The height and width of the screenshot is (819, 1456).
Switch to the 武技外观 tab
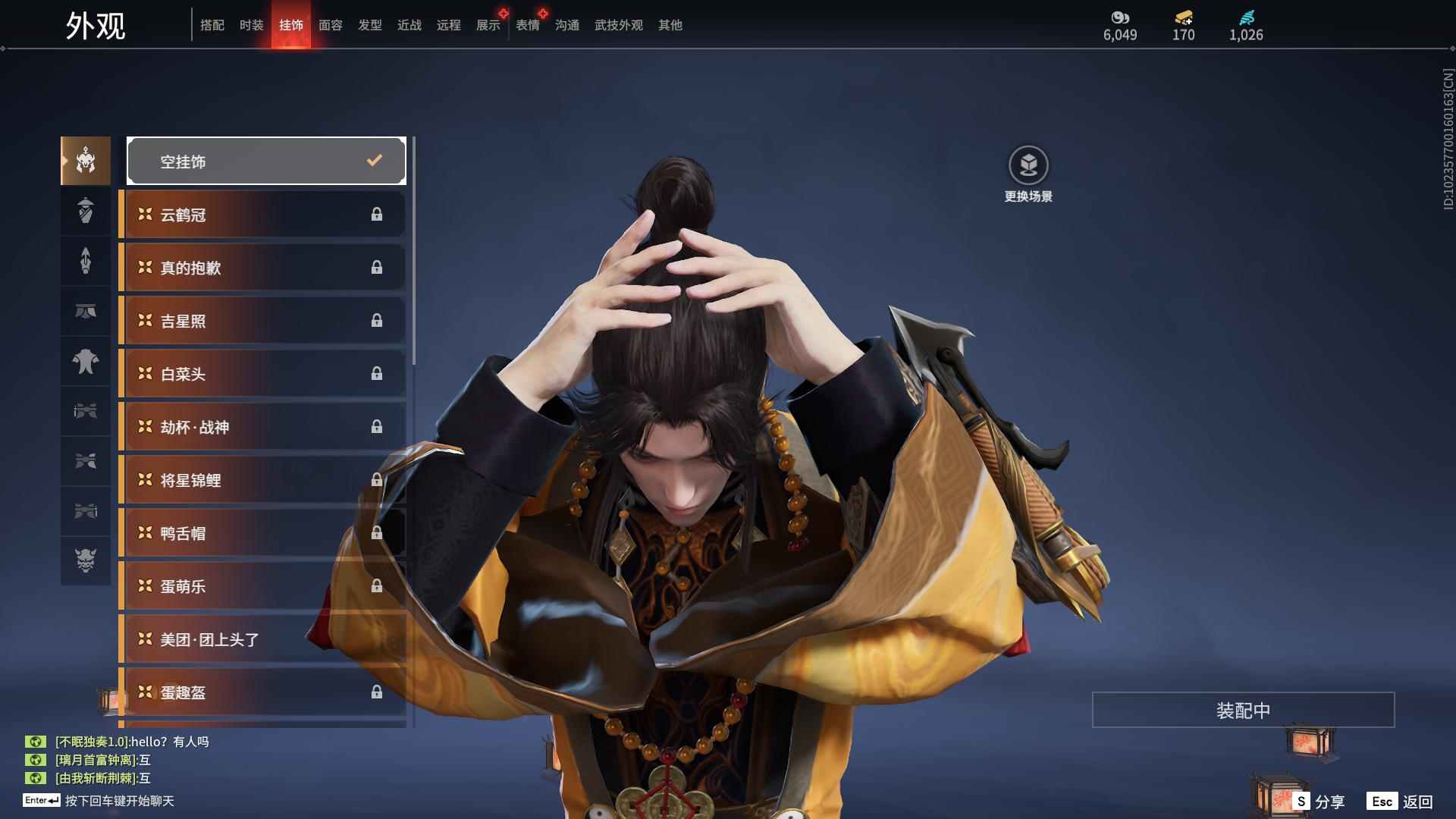[617, 24]
